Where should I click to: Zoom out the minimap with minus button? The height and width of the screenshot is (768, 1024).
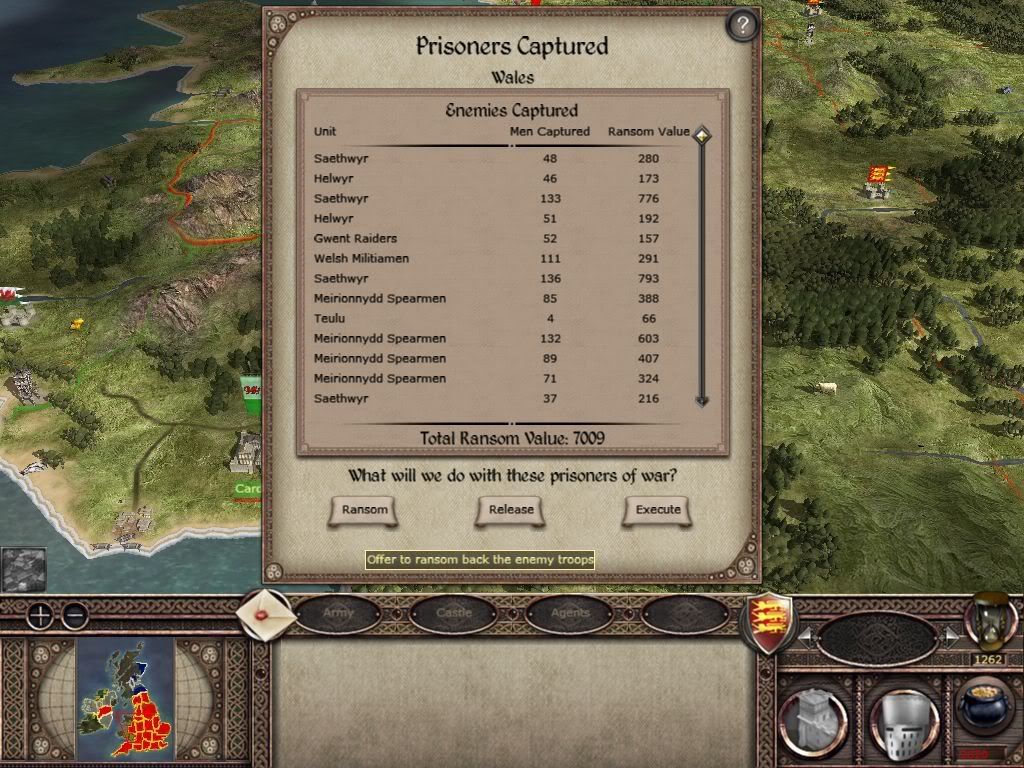click(x=74, y=616)
